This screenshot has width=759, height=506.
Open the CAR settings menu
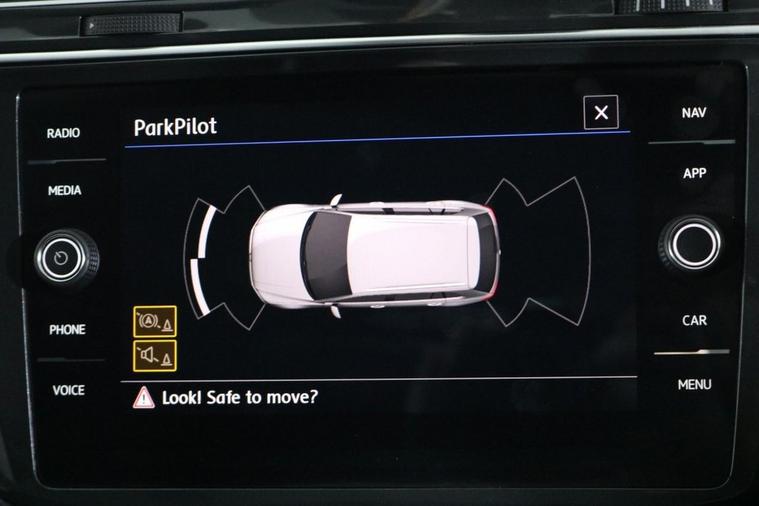point(694,320)
